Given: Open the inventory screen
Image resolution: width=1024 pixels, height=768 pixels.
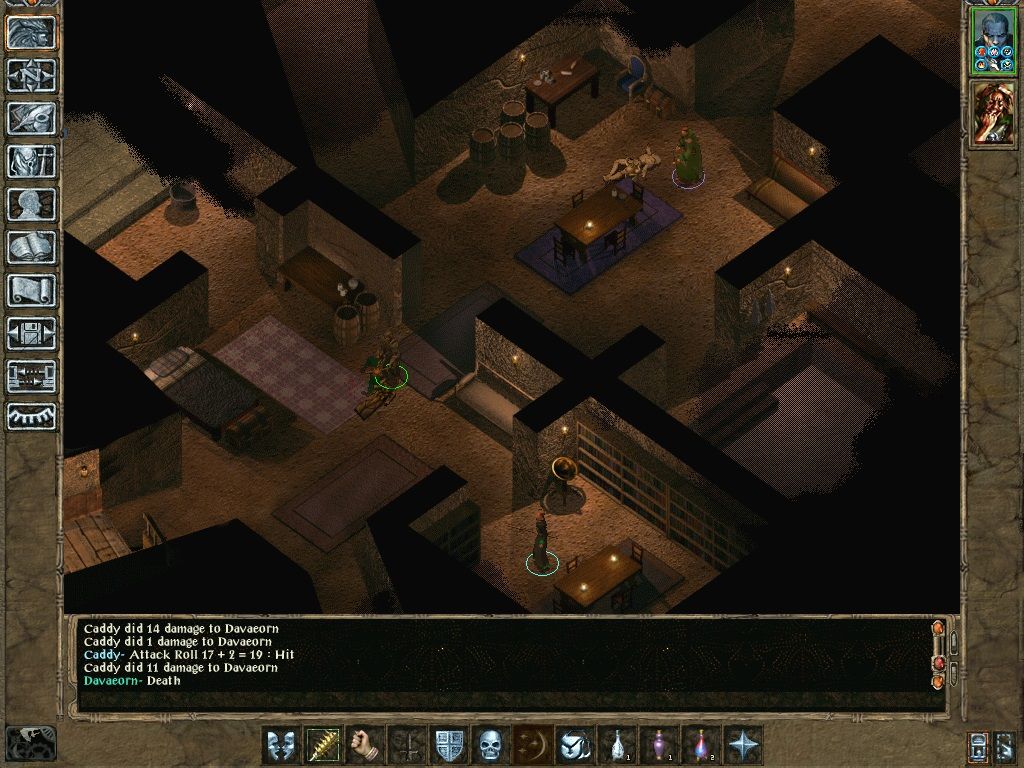Looking at the screenshot, I should pyautogui.click(x=32, y=160).
